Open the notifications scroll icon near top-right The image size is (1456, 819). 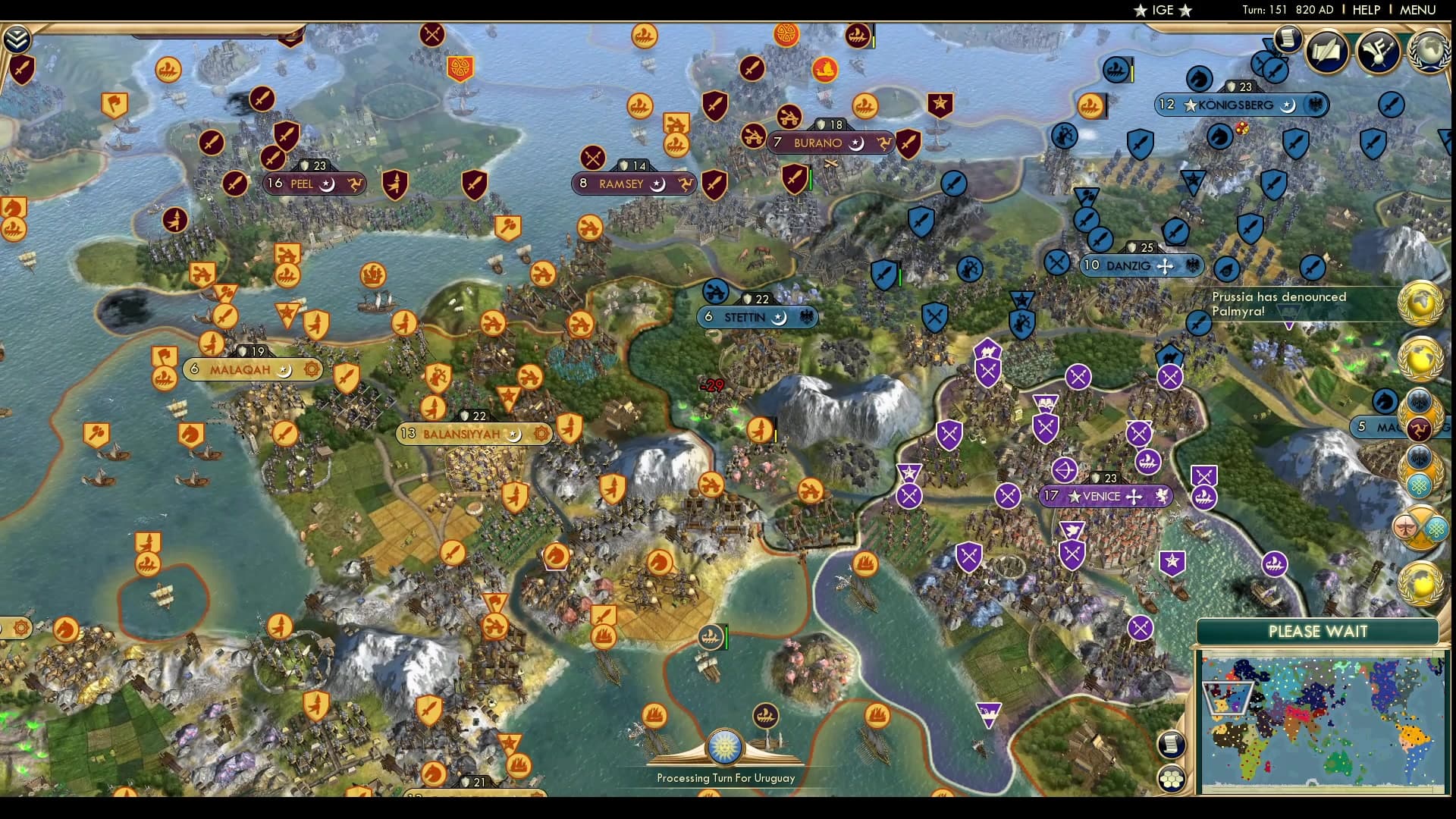1287,39
